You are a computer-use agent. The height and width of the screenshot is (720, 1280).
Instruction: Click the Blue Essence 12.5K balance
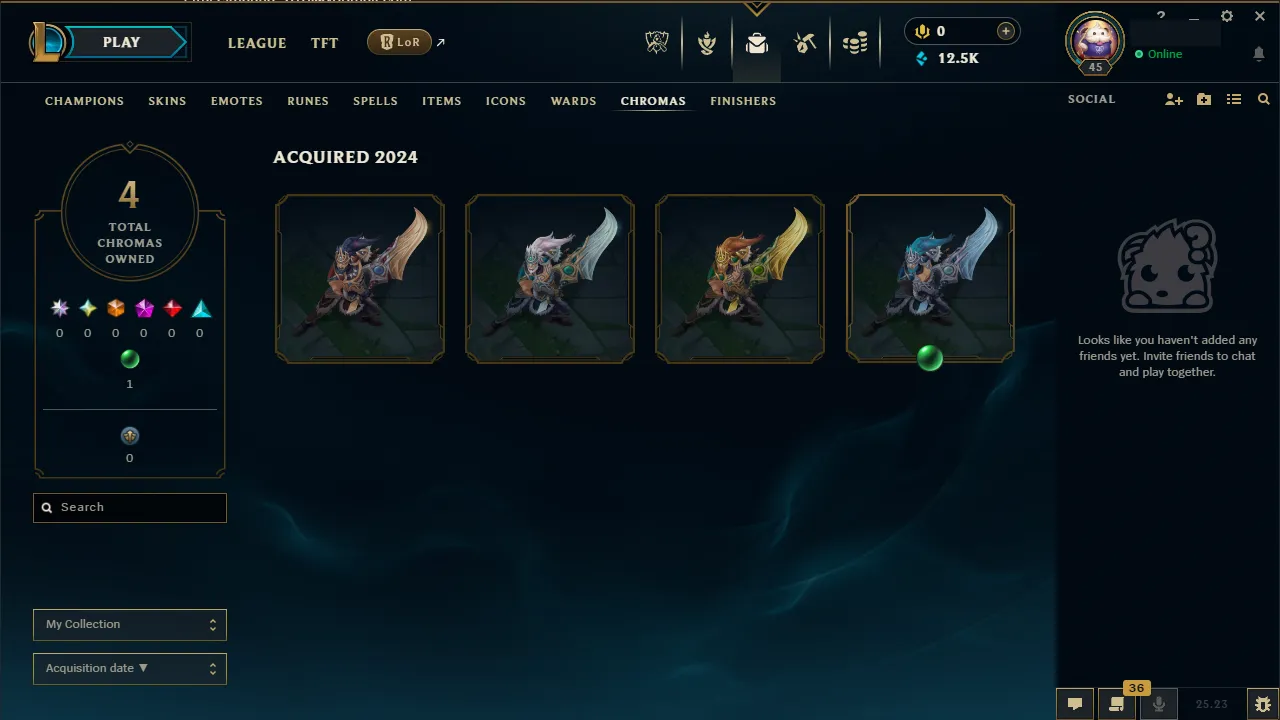point(947,58)
